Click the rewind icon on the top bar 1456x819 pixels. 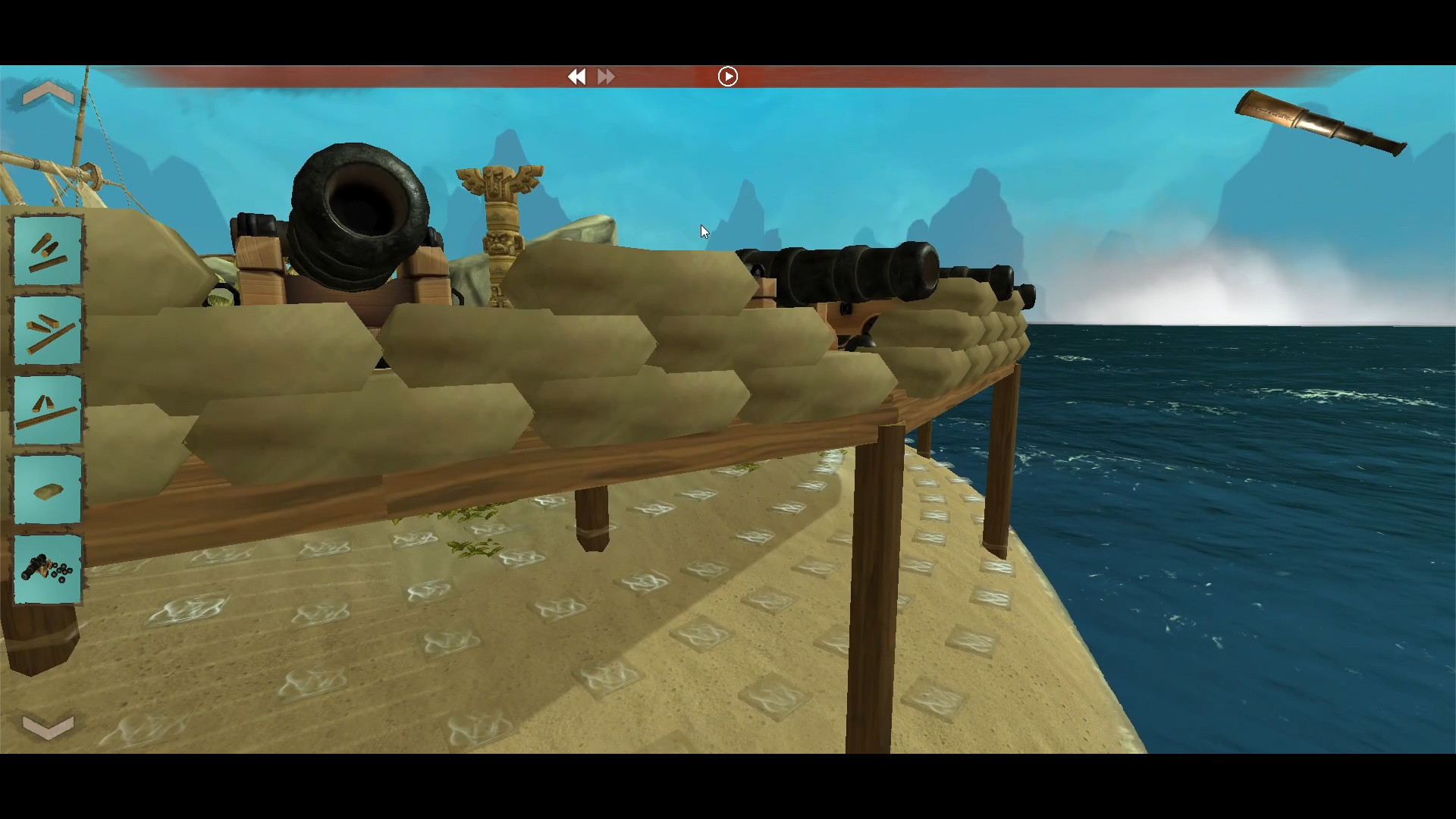tap(578, 77)
